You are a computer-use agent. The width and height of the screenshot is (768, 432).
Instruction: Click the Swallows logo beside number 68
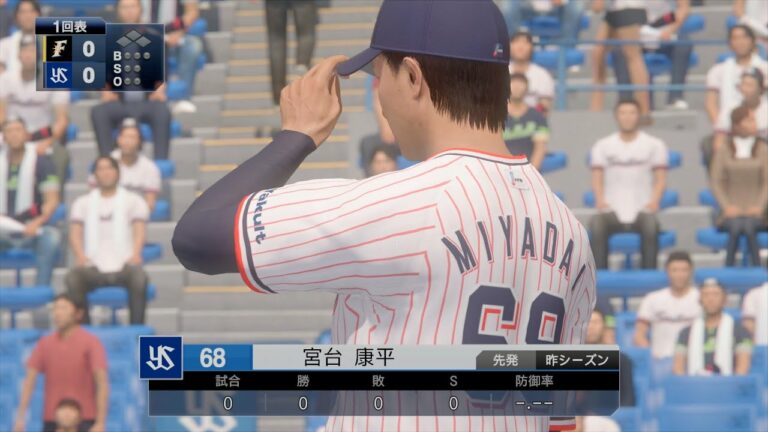[x=161, y=357]
